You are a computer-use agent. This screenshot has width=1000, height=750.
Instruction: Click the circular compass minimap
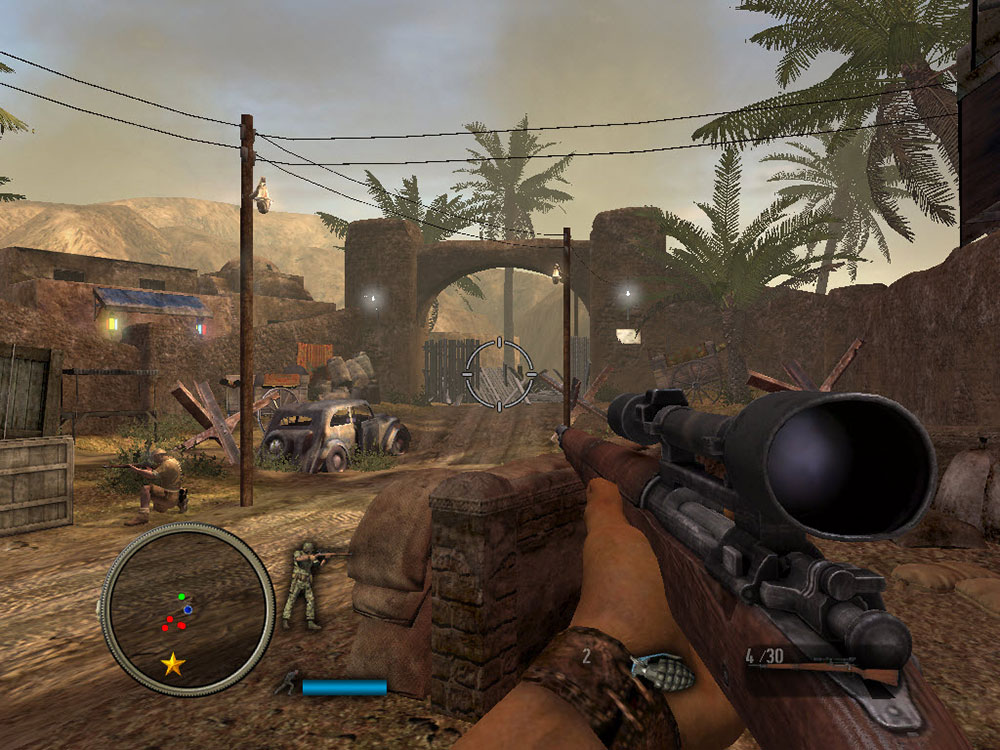pyautogui.click(x=187, y=608)
